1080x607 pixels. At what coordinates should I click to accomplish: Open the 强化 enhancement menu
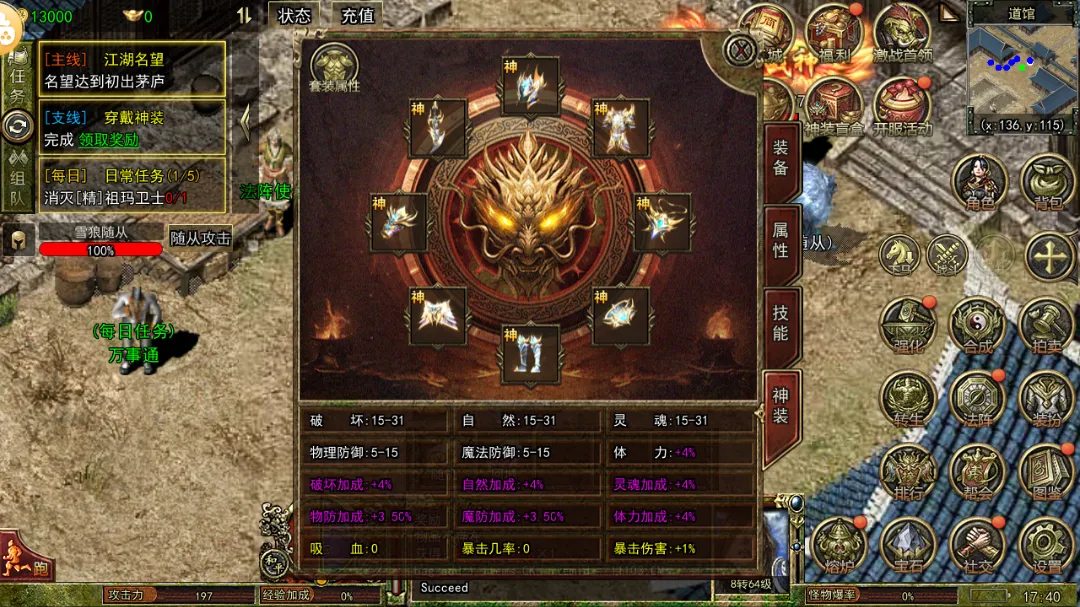click(907, 326)
